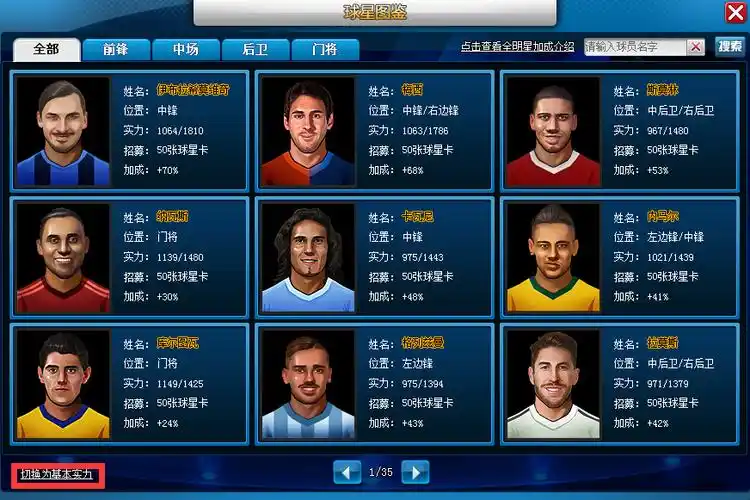Toggle 切换为基本实力 link
This screenshot has width=750, height=500.
coord(57,474)
